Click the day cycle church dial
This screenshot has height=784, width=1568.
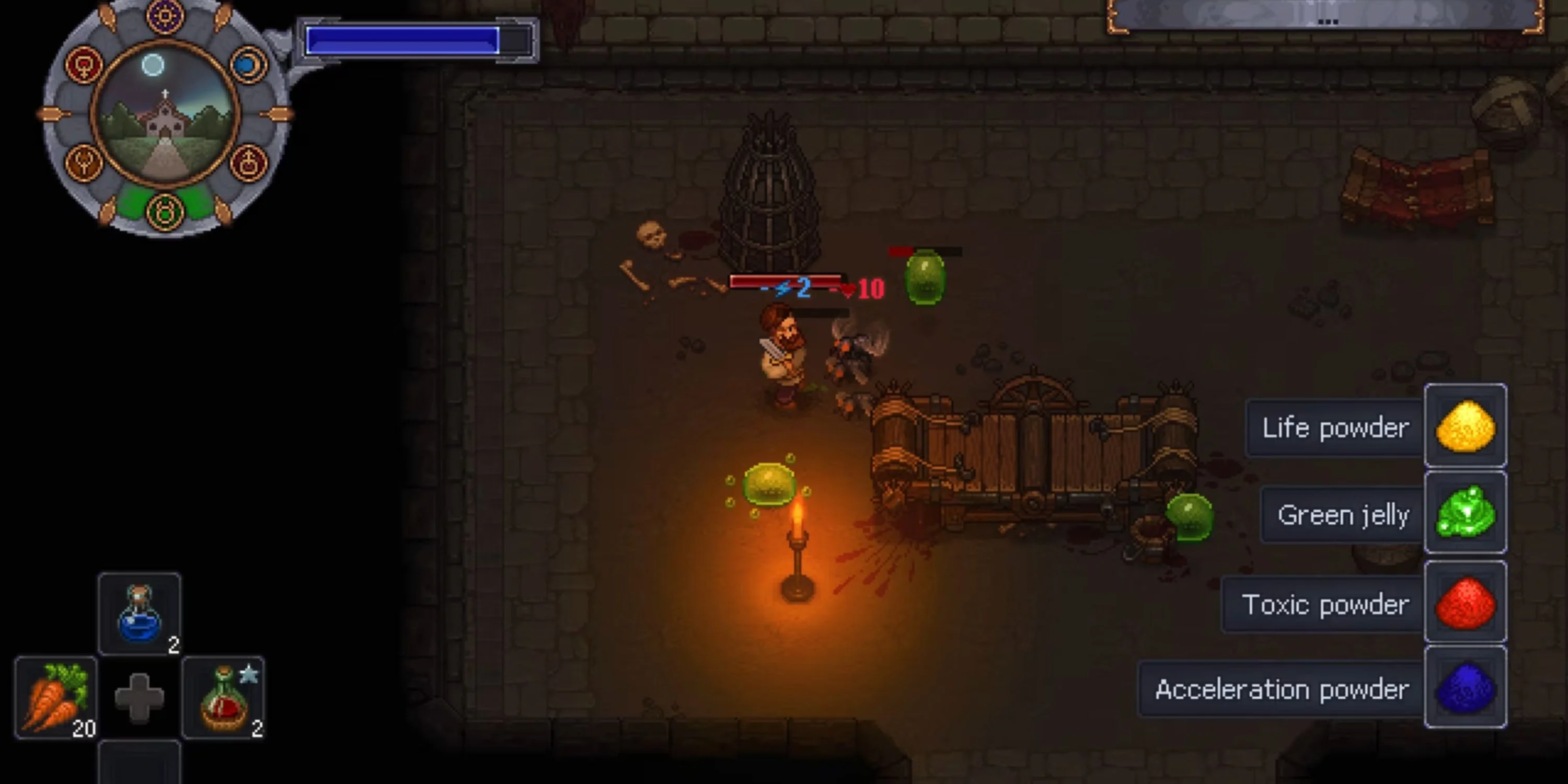pyautogui.click(x=165, y=116)
